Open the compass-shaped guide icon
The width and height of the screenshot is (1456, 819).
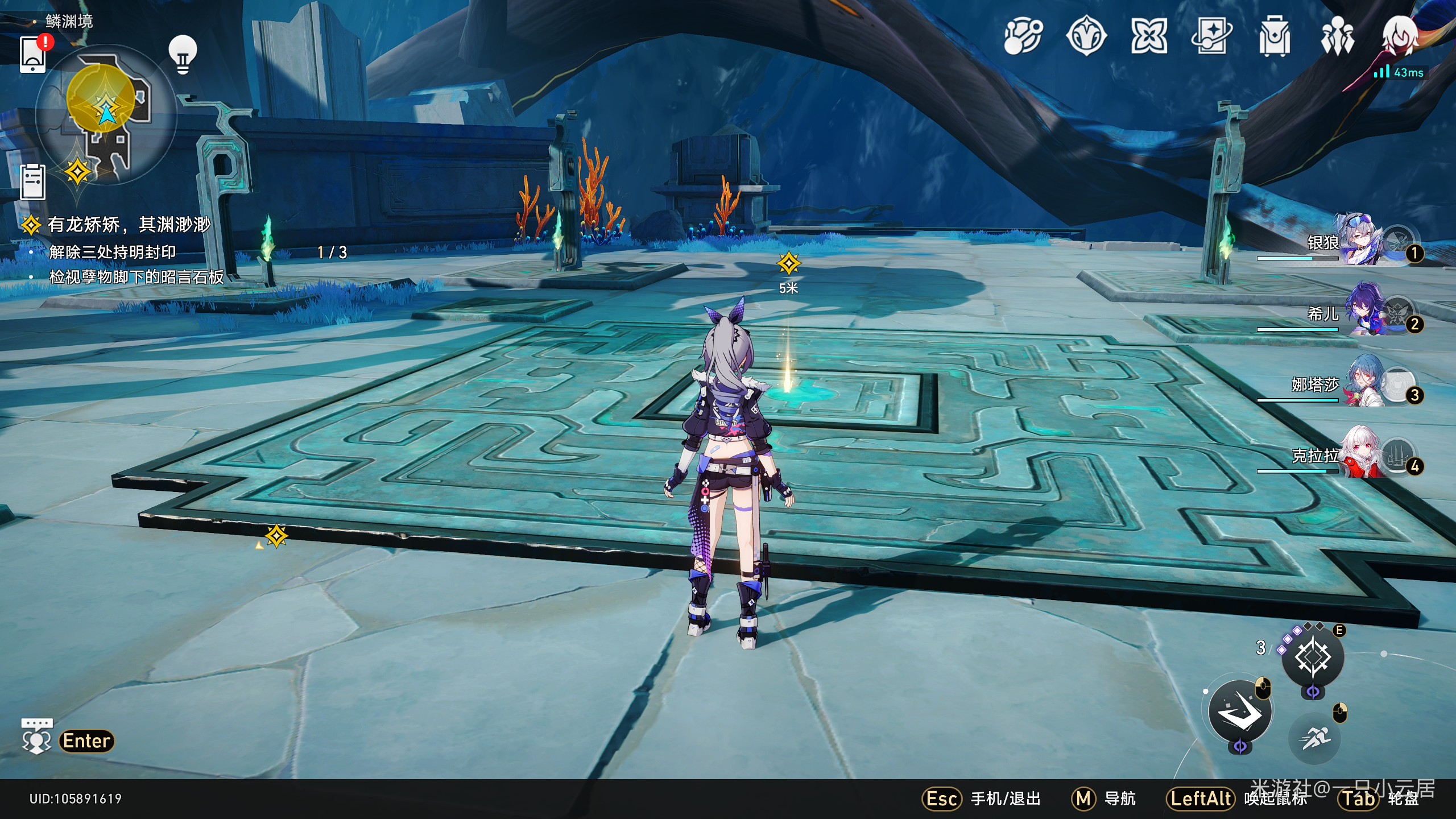click(x=1086, y=37)
